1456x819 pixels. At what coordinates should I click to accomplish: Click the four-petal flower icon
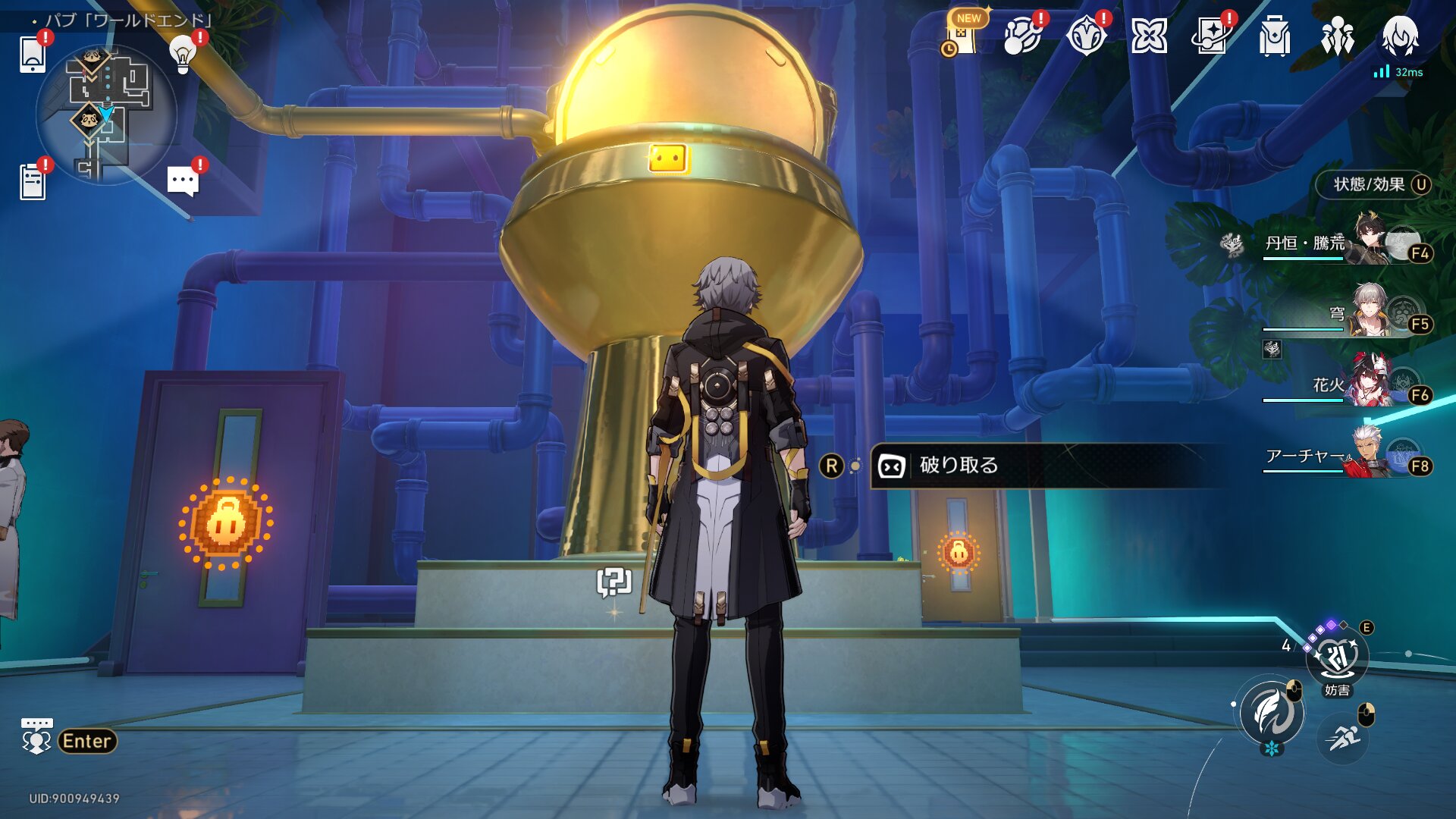tap(1149, 36)
